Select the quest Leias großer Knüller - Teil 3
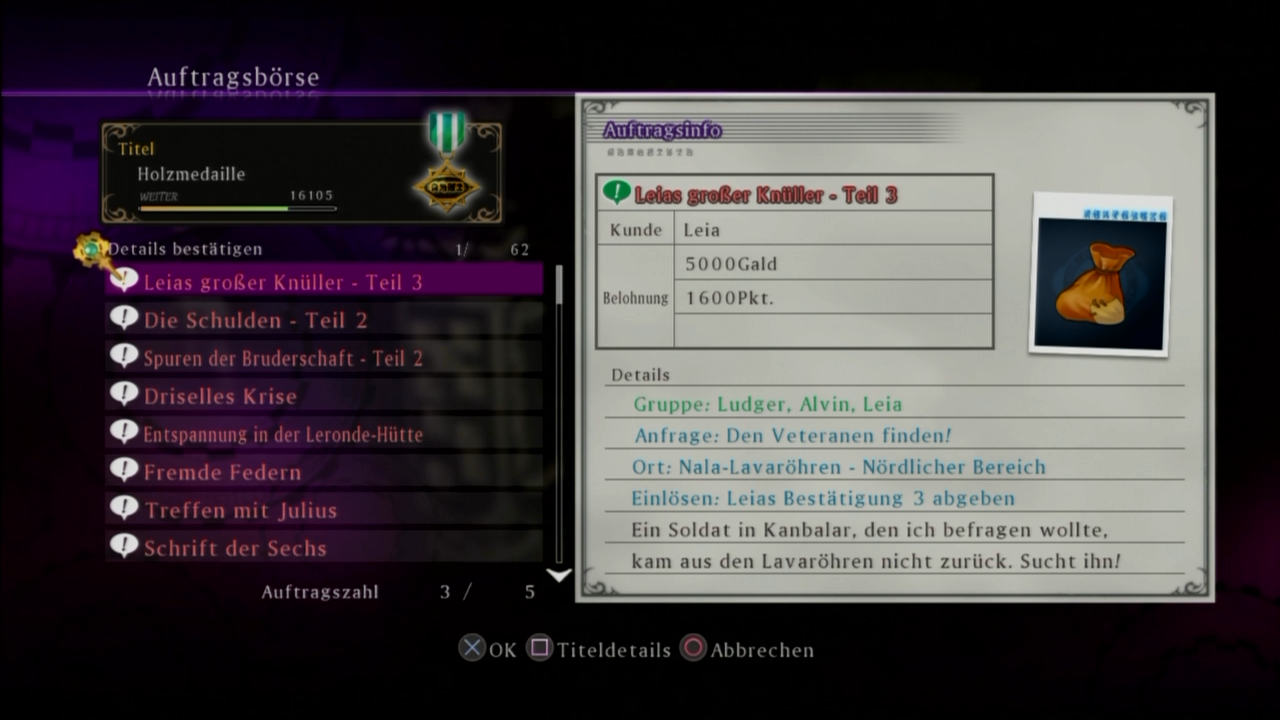Screen dimensions: 1280x720 click(x=324, y=282)
